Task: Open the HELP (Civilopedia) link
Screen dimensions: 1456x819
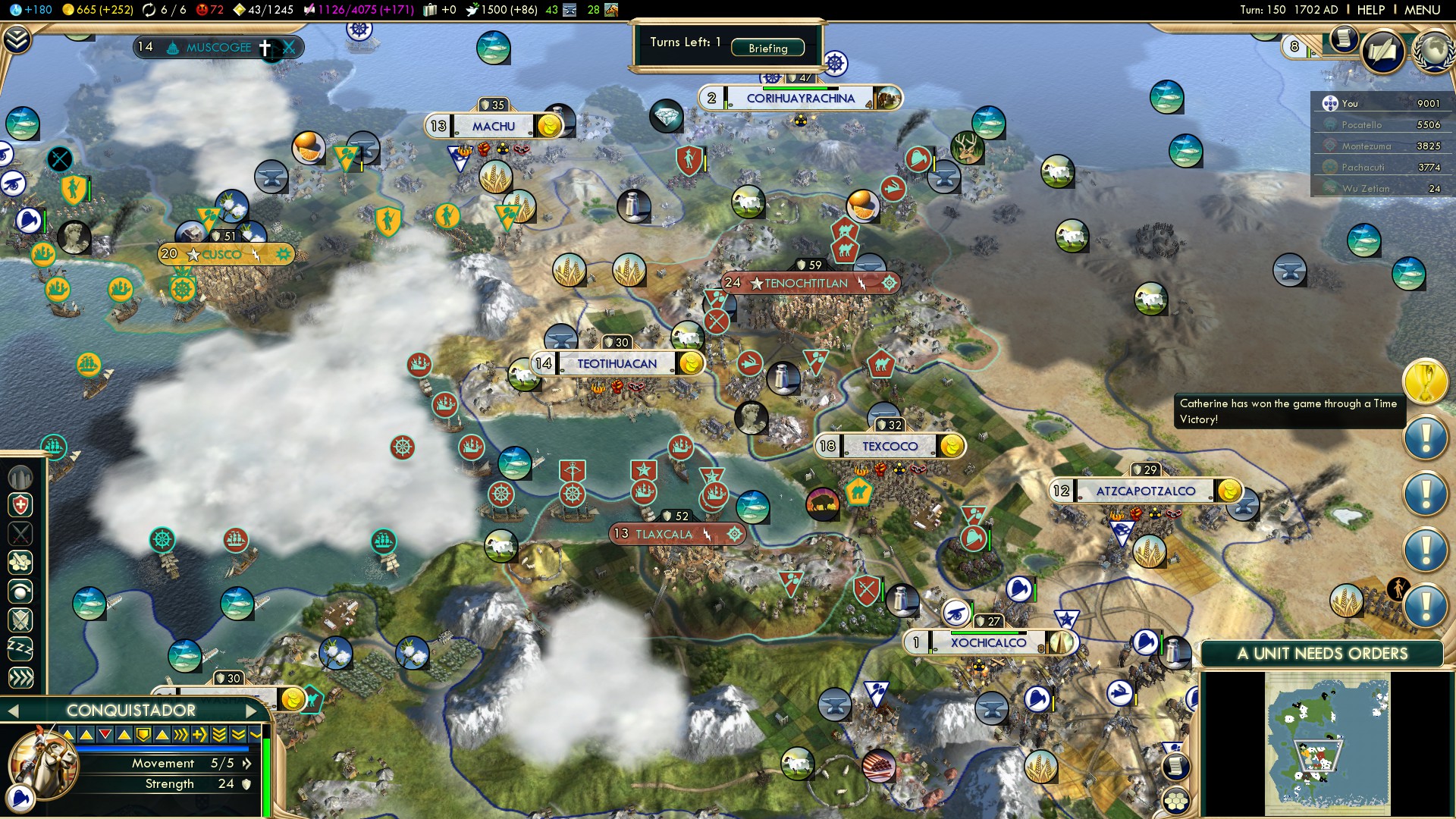Action: tap(1370, 10)
